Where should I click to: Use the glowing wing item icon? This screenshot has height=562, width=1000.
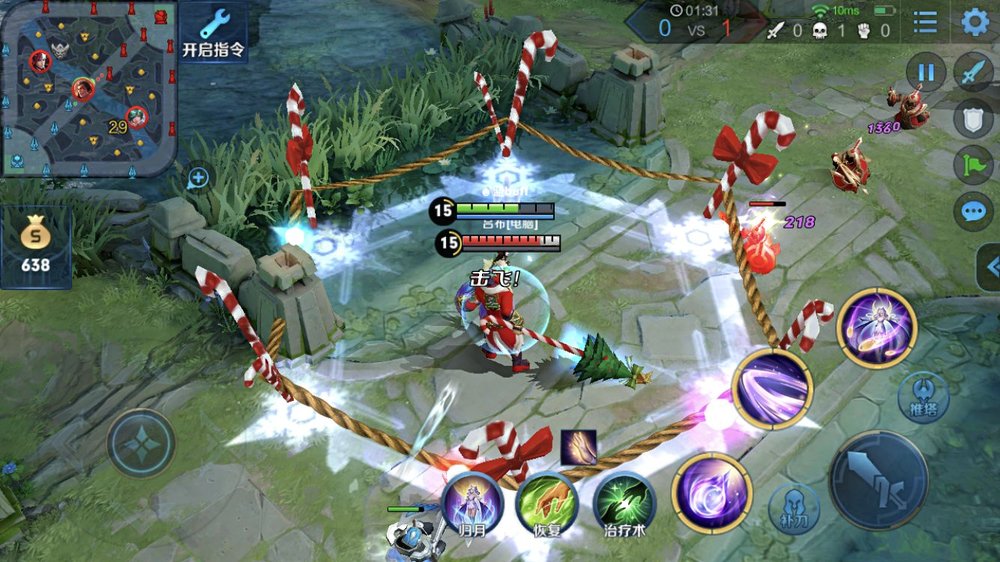[578, 447]
